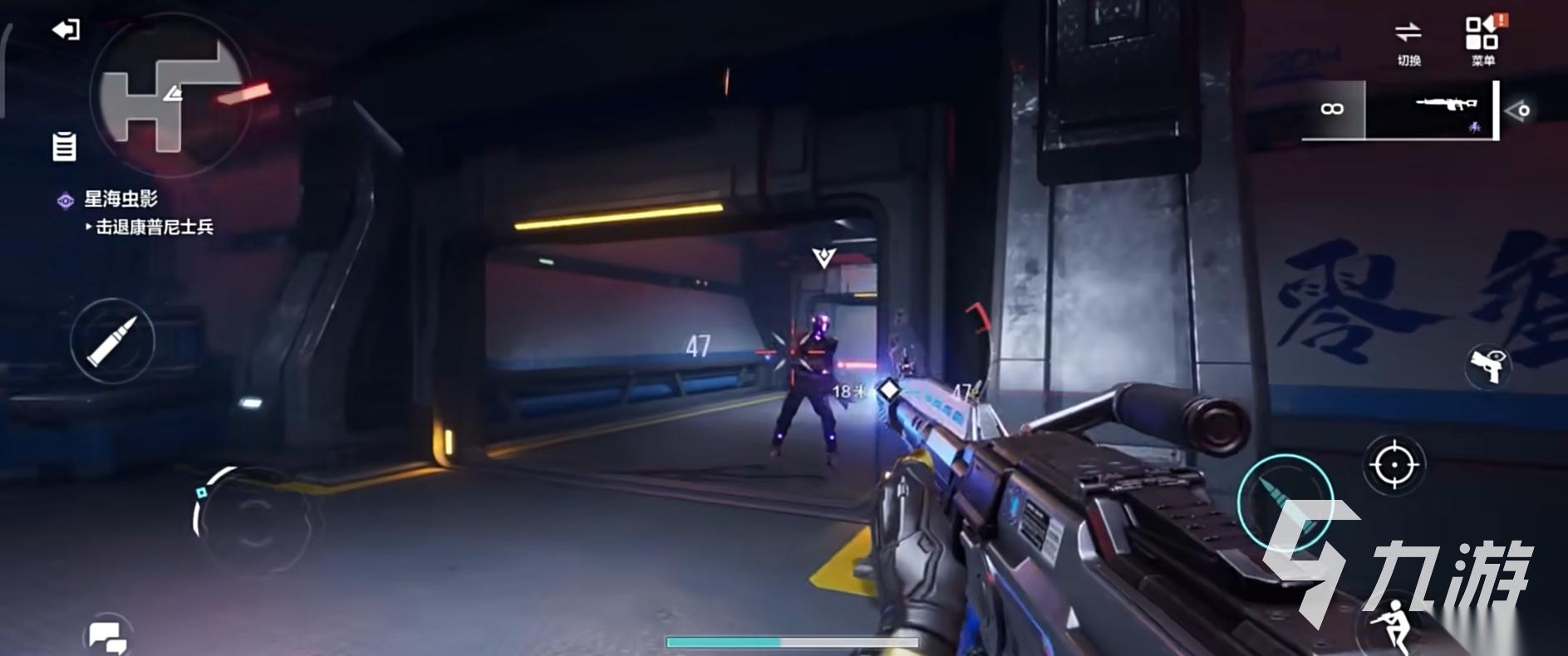Open the chat bubbles icon
The height and width of the screenshot is (656, 1568).
tap(107, 638)
